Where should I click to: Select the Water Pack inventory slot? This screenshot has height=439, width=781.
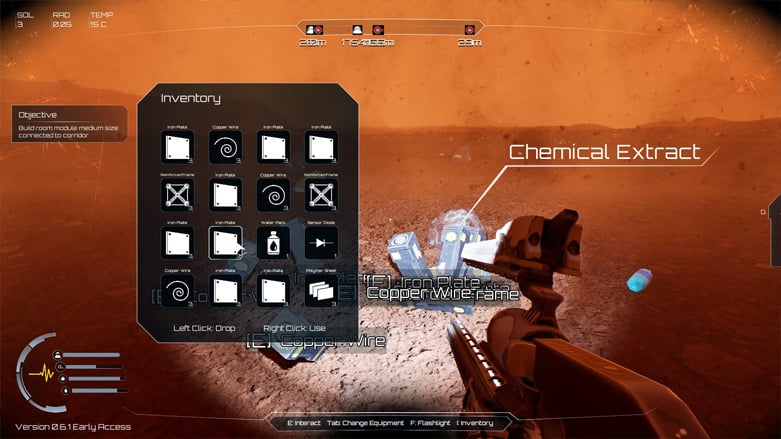coord(273,242)
